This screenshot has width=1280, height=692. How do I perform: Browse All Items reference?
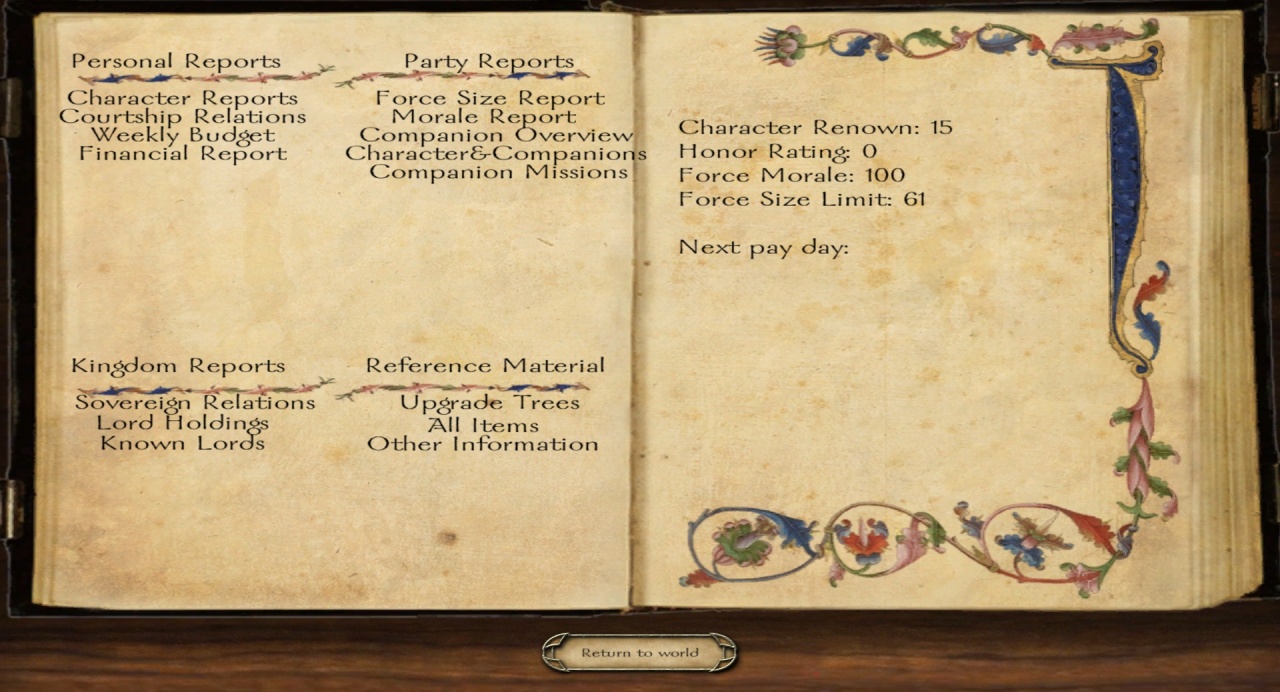(483, 424)
